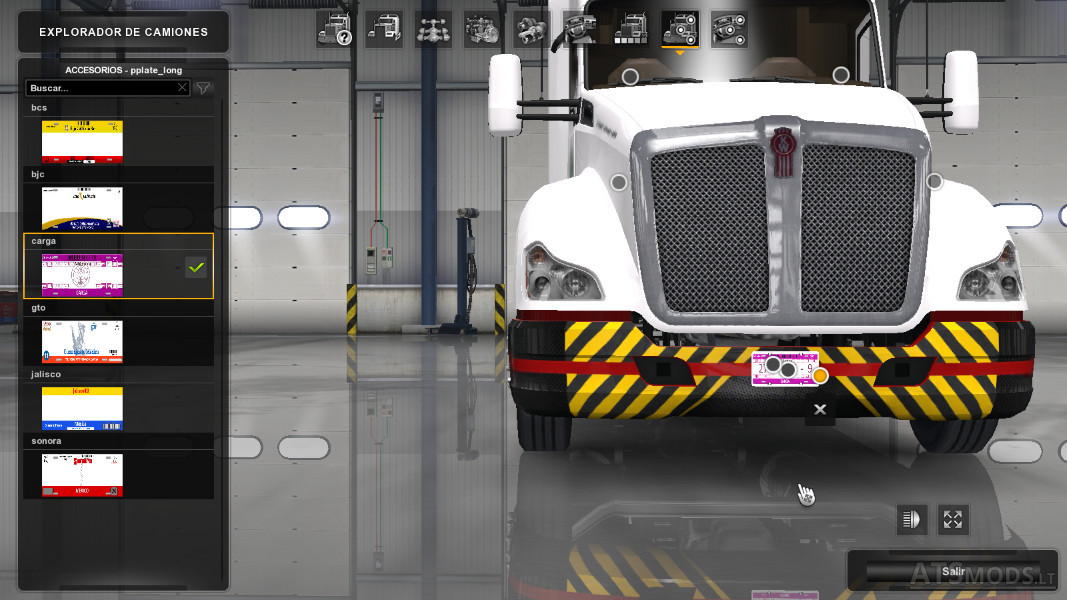Open the chassis category tab
The width and height of the screenshot is (1067, 600).
pyautogui.click(x=433, y=30)
